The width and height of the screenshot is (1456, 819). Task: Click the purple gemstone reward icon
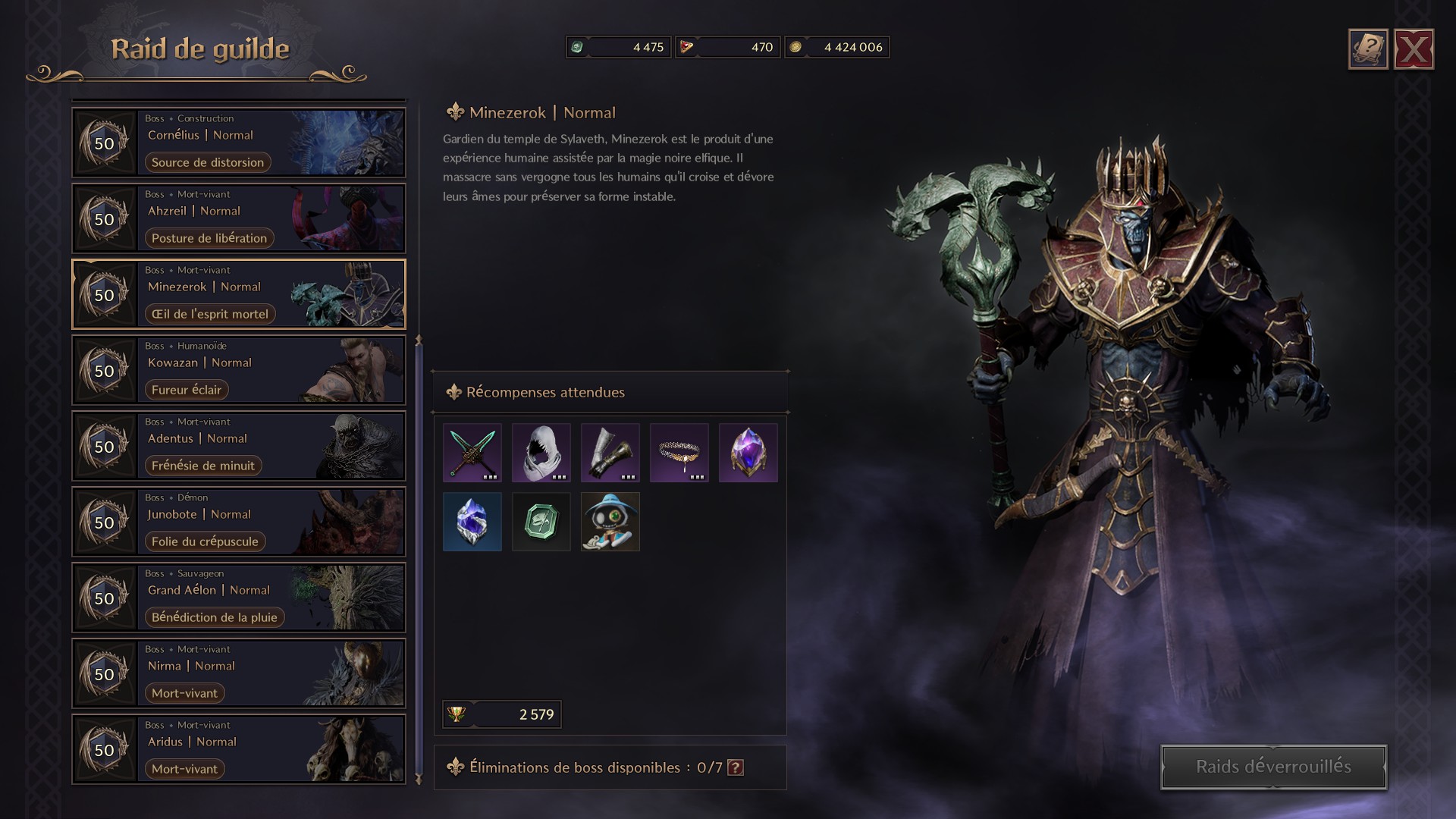pos(748,453)
